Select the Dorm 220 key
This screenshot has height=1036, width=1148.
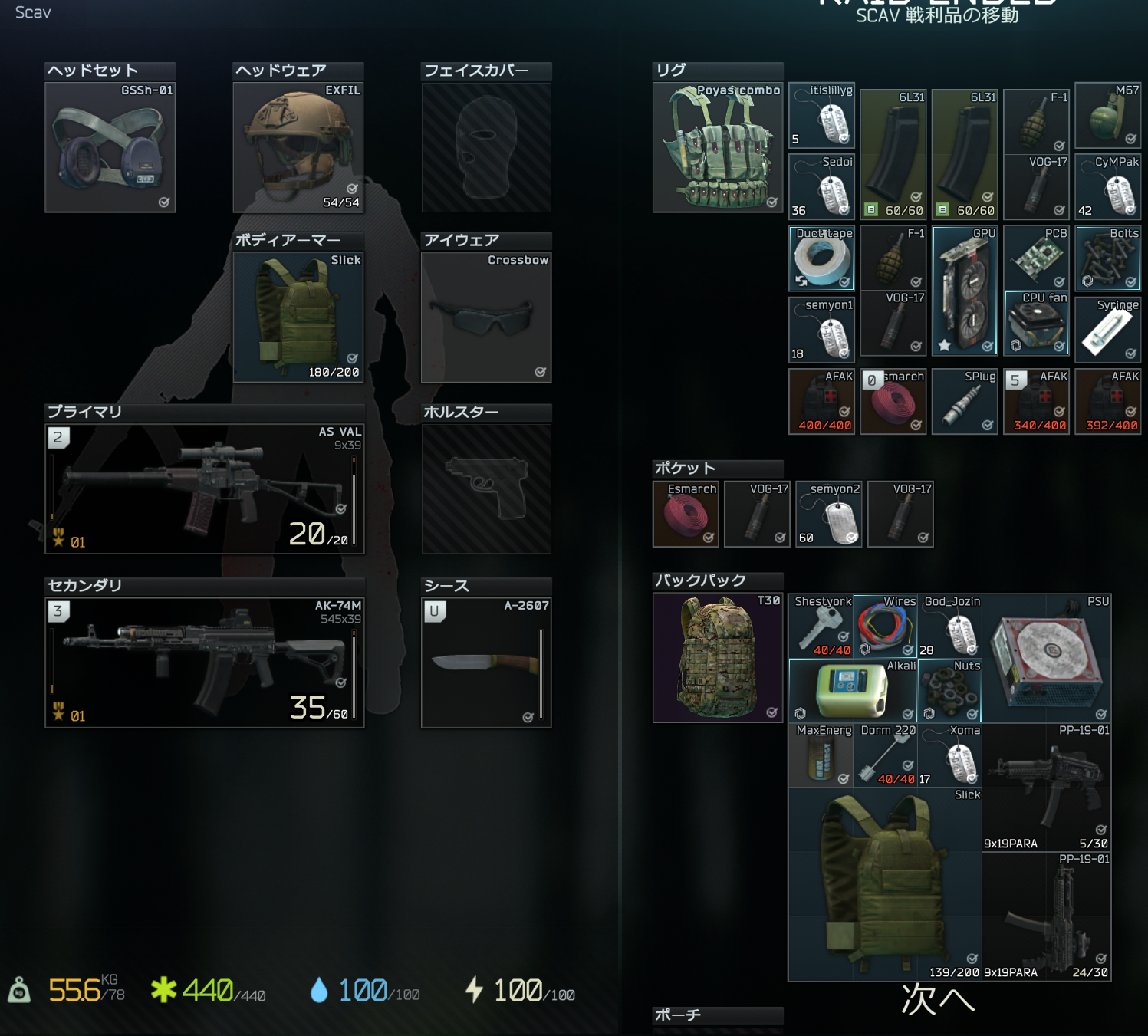(x=885, y=755)
